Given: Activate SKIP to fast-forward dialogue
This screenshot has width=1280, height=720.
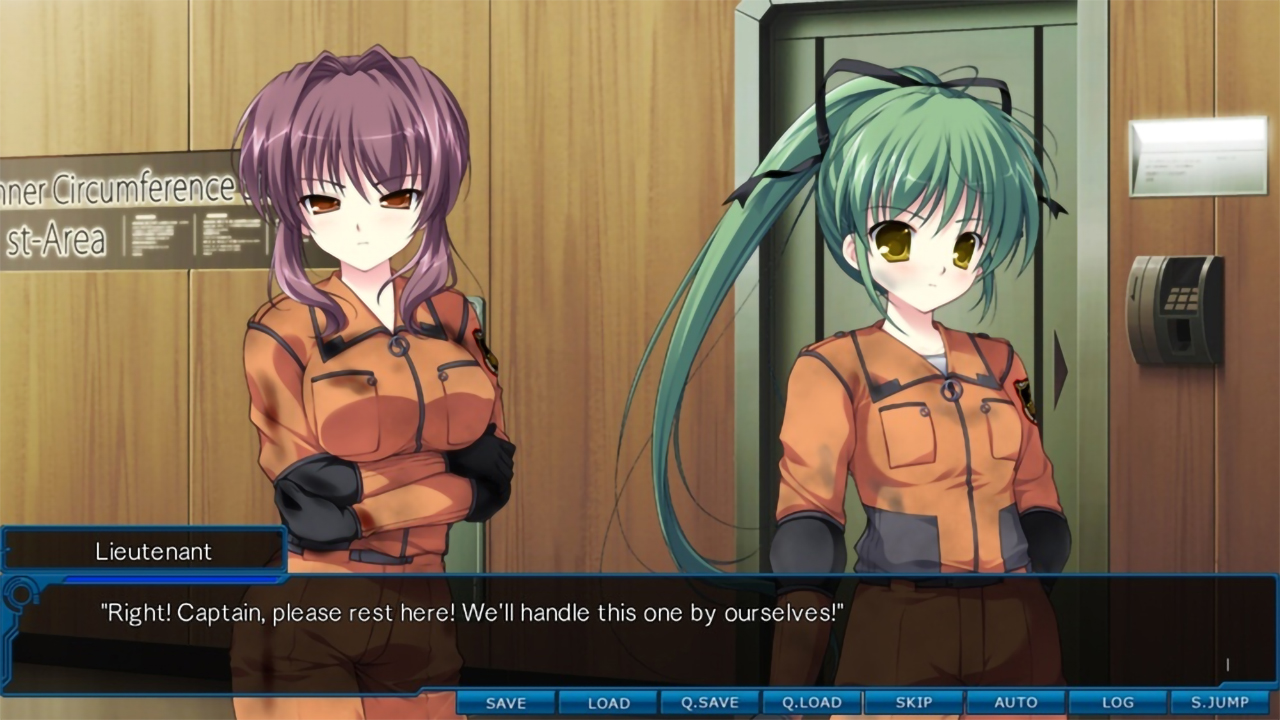Looking at the screenshot, I should pos(914,703).
